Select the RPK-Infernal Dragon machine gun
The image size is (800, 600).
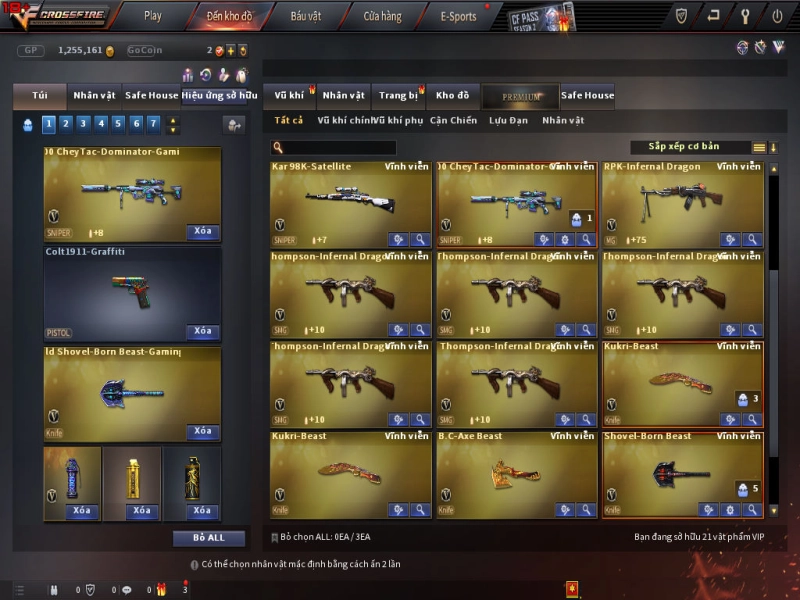point(682,201)
